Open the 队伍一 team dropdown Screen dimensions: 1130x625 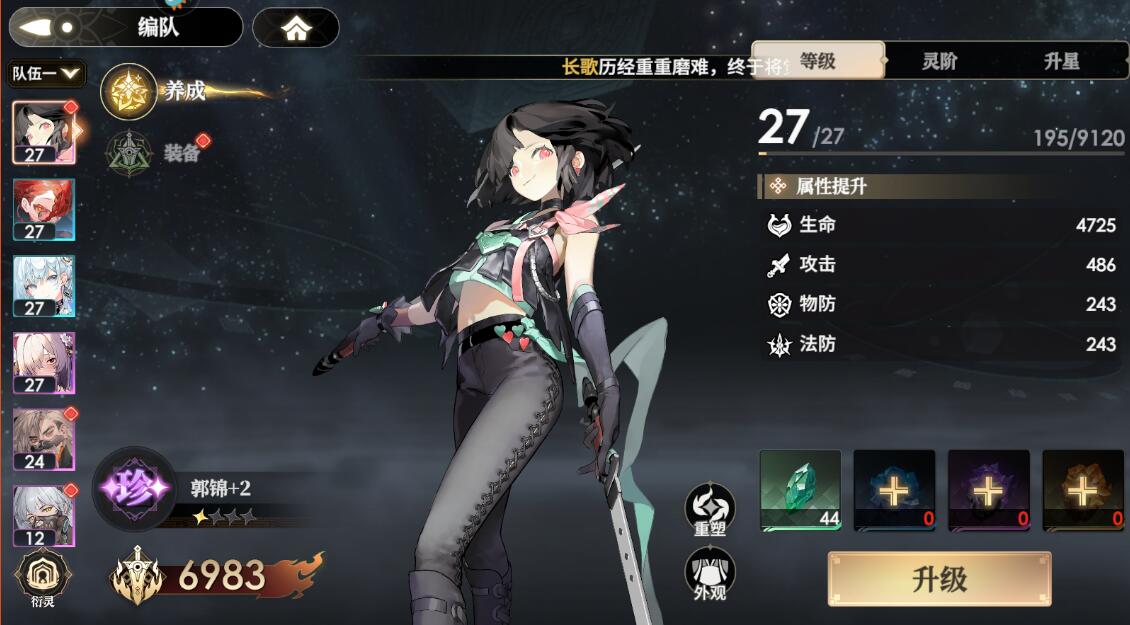point(46,74)
